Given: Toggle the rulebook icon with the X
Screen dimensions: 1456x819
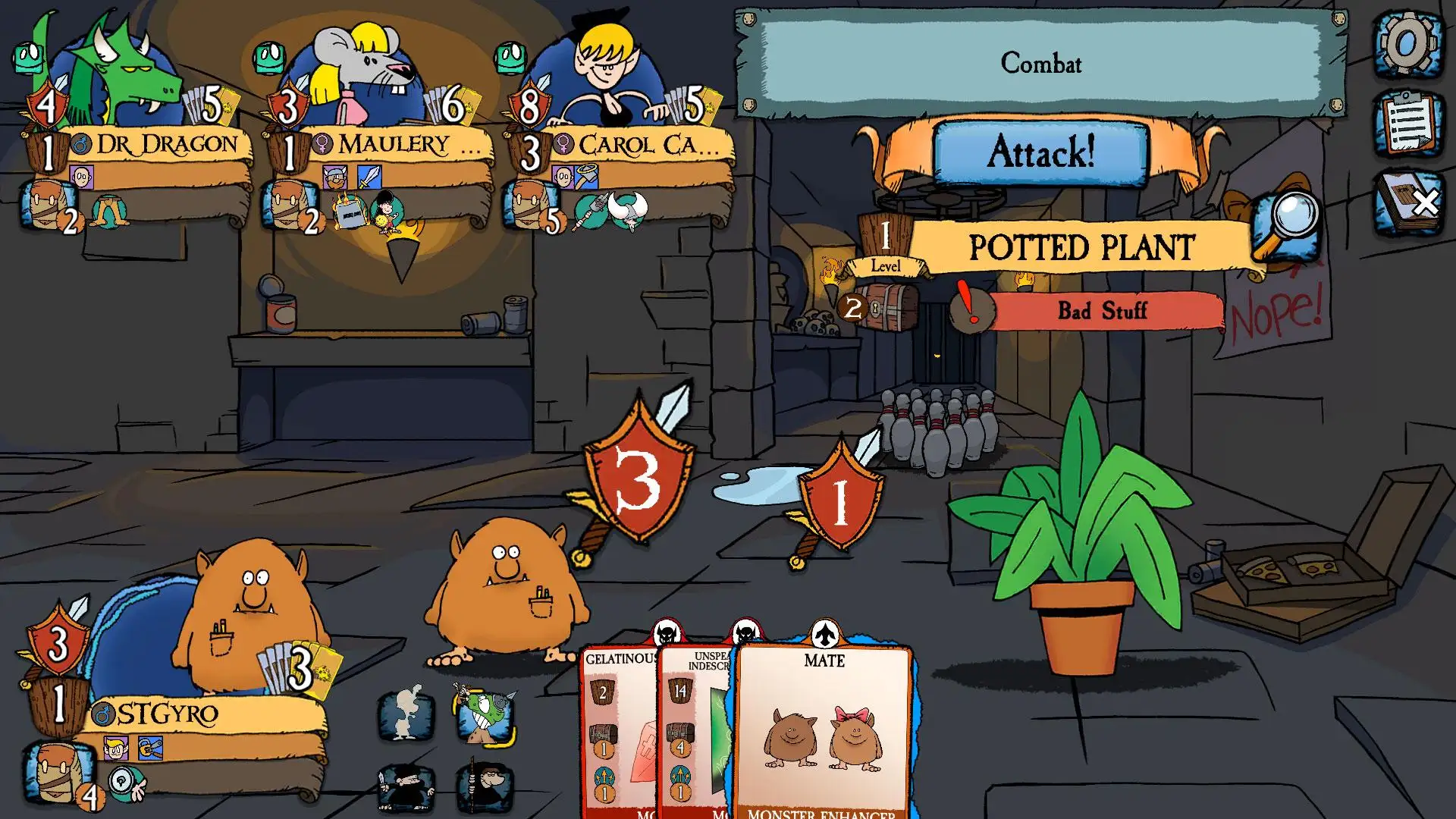Looking at the screenshot, I should coord(1407,202).
